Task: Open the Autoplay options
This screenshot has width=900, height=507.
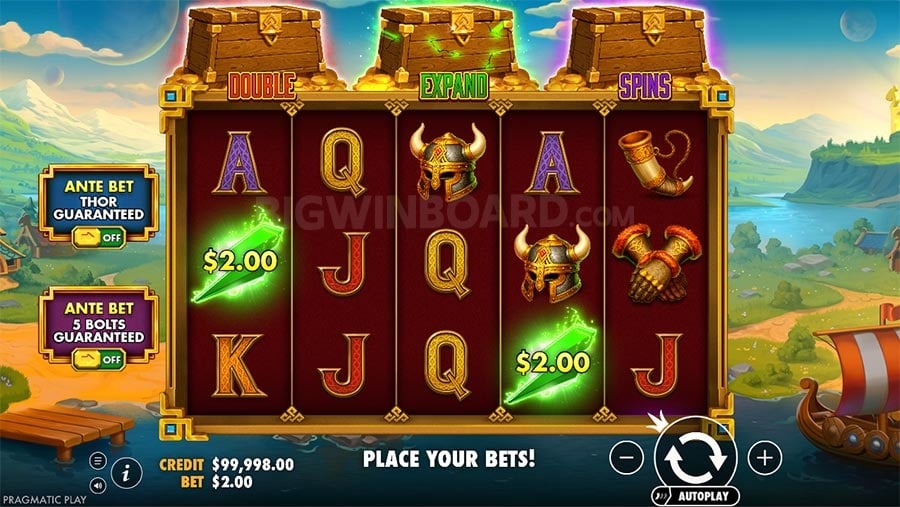Action: tap(698, 495)
